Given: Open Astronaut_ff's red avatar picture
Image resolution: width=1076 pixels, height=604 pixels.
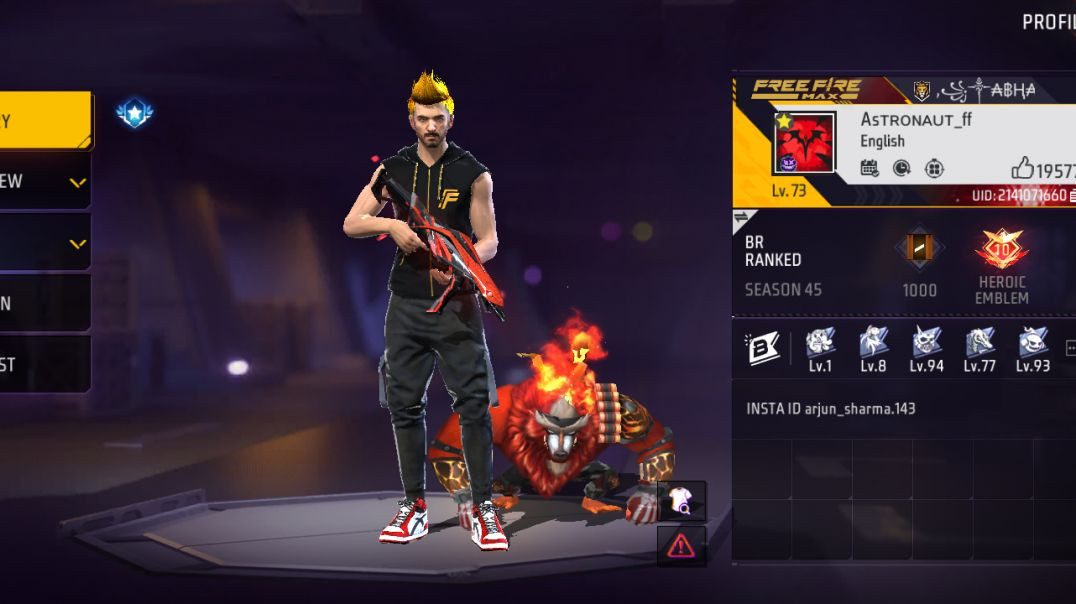Looking at the screenshot, I should [x=805, y=142].
